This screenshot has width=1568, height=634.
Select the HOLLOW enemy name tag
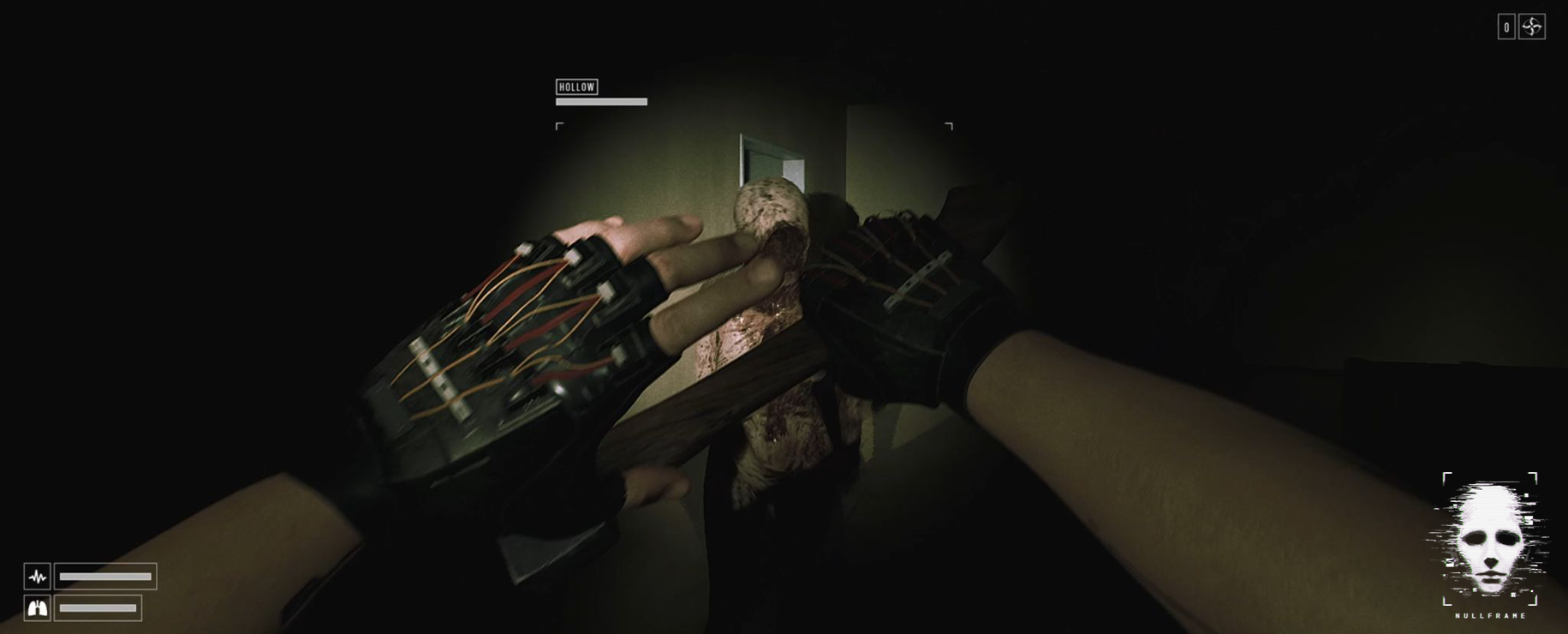pyautogui.click(x=576, y=87)
